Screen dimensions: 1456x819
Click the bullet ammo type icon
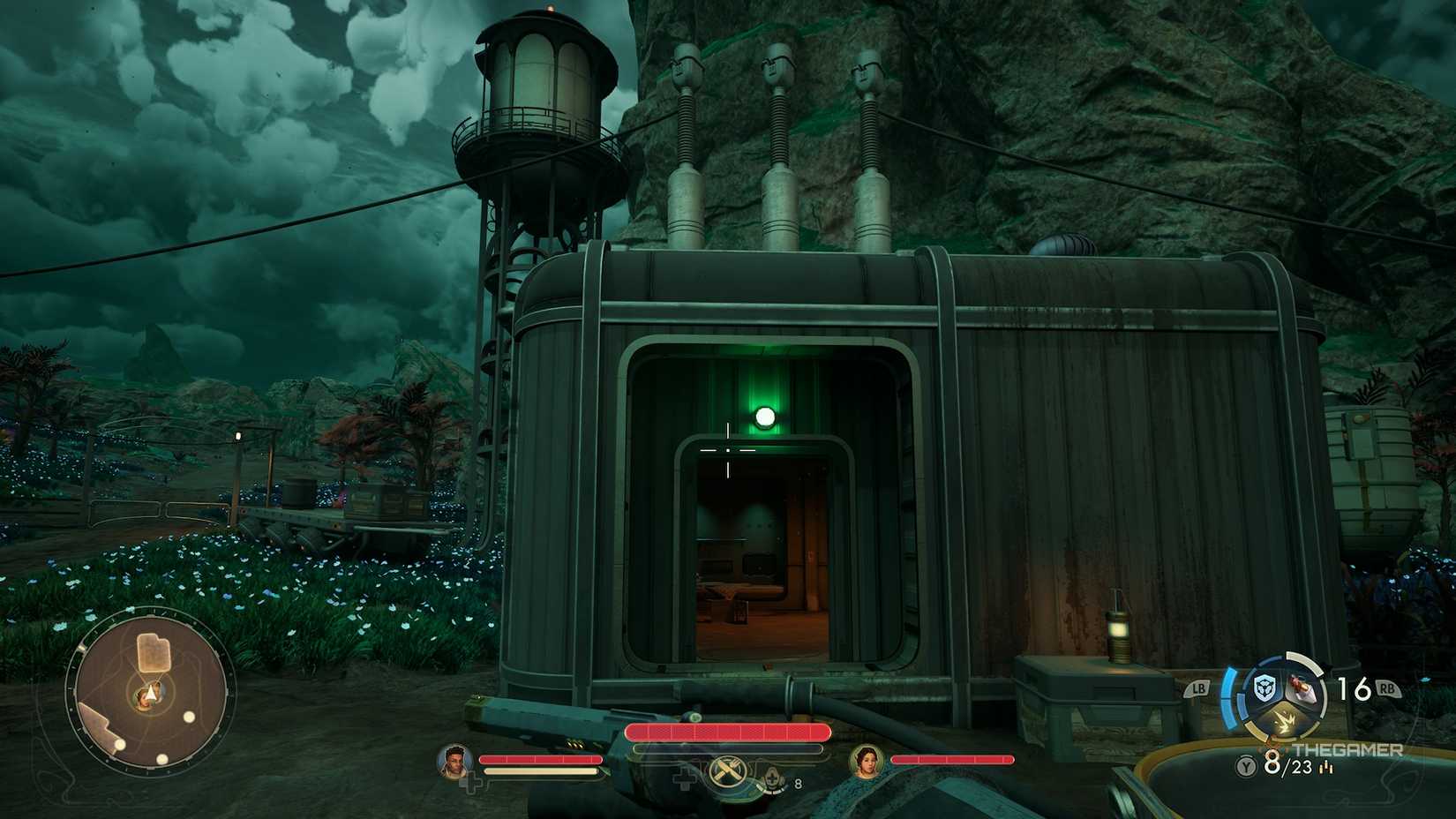coord(1326,767)
